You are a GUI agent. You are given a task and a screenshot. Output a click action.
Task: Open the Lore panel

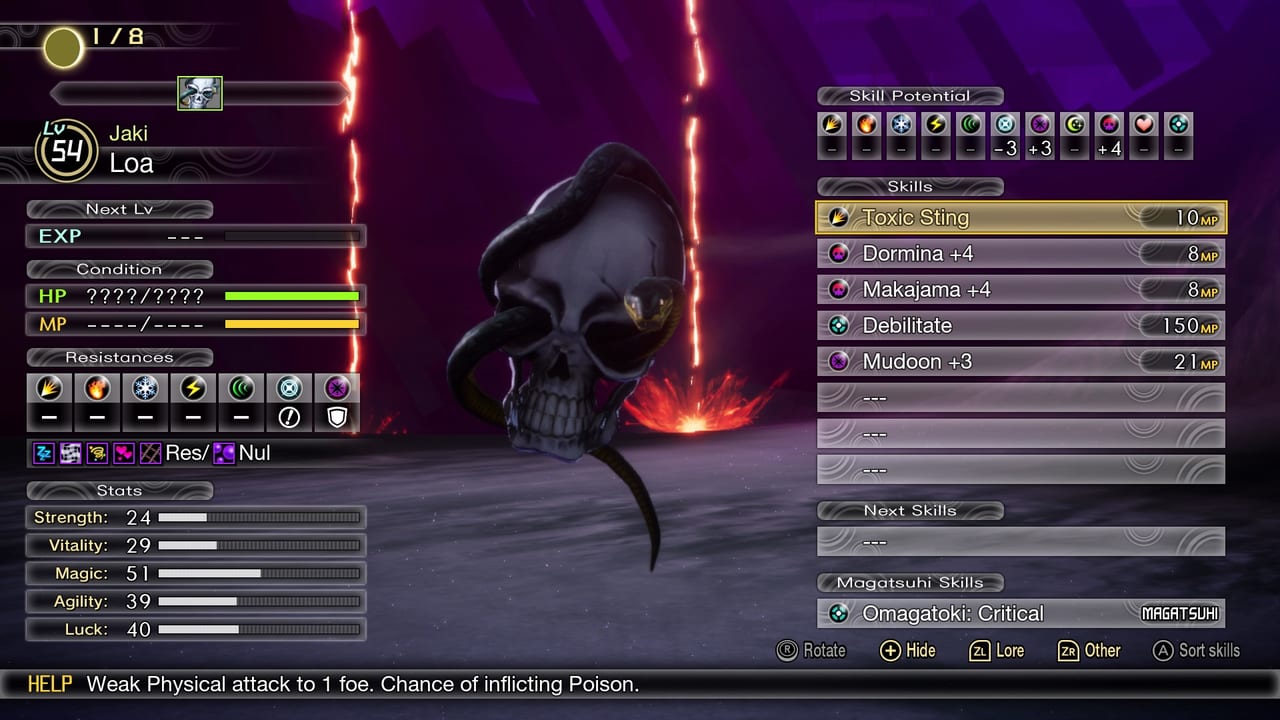point(996,650)
